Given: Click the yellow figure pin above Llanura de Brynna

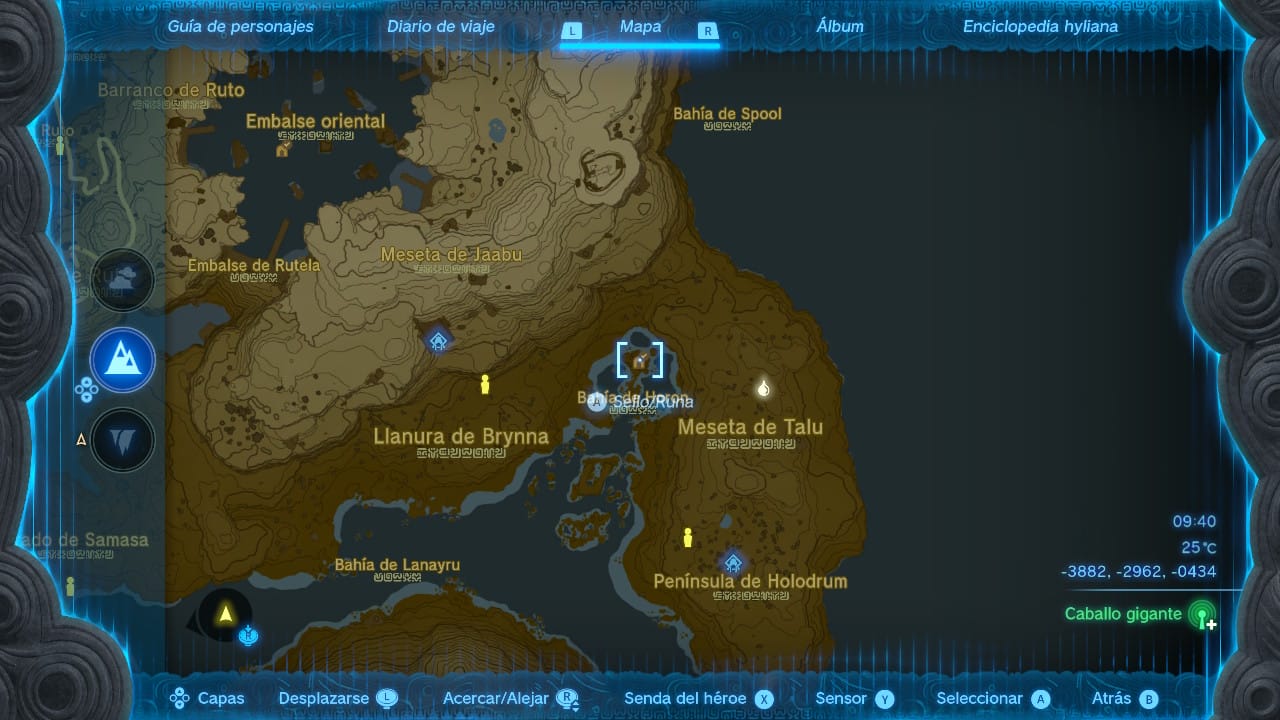Looking at the screenshot, I should click(x=486, y=385).
